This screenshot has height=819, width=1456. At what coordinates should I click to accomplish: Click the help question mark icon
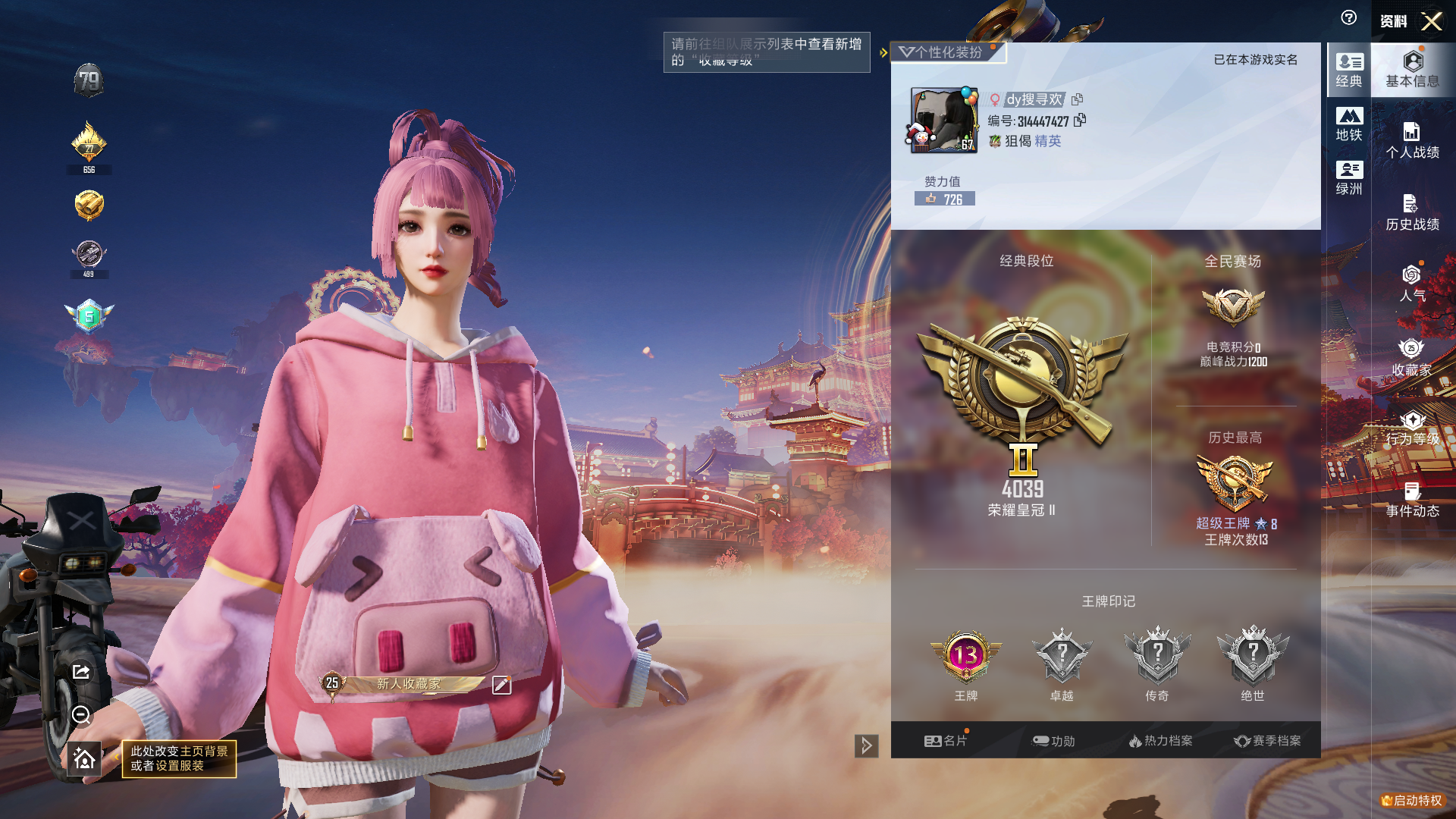pos(1349,18)
